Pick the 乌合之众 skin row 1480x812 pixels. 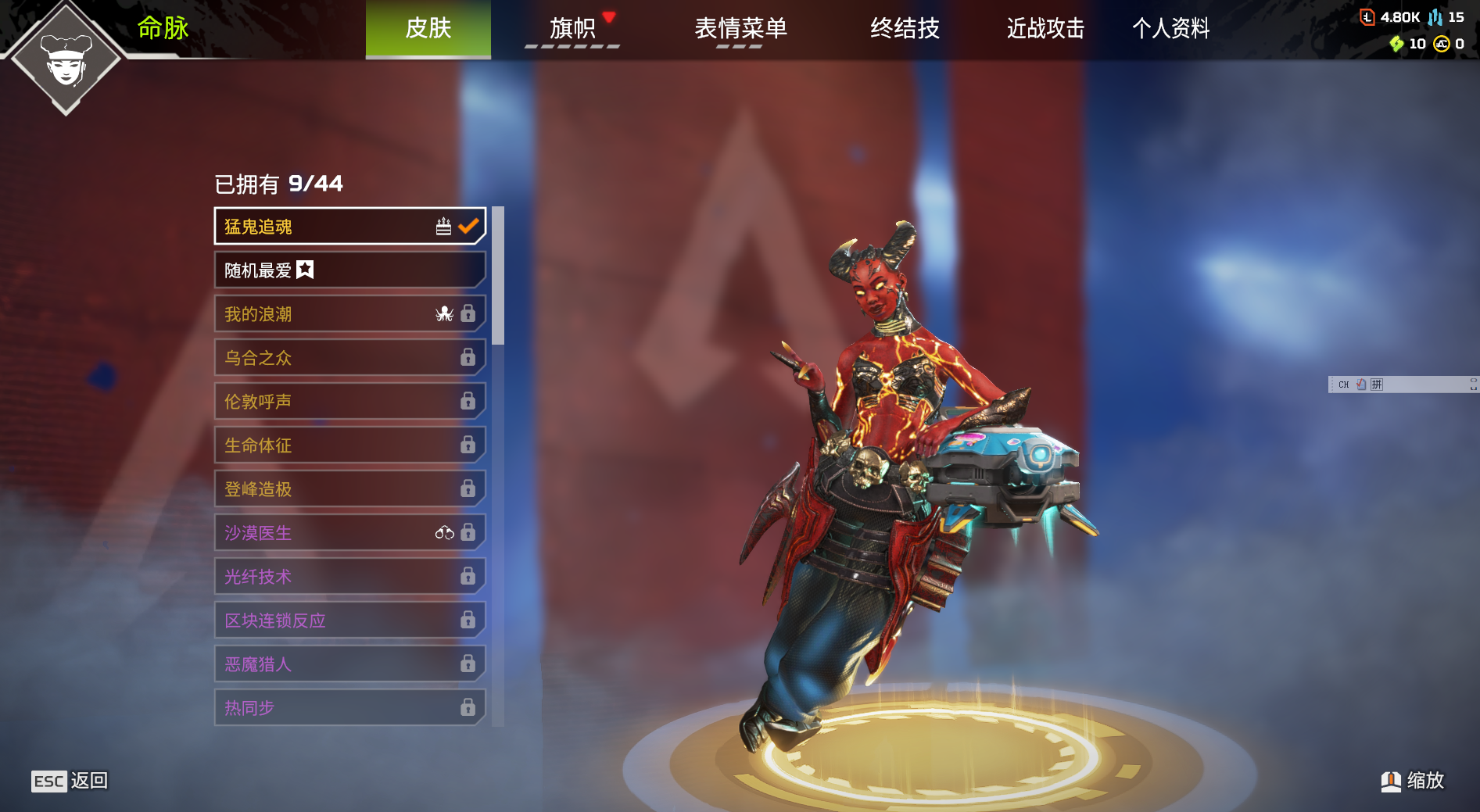click(349, 358)
